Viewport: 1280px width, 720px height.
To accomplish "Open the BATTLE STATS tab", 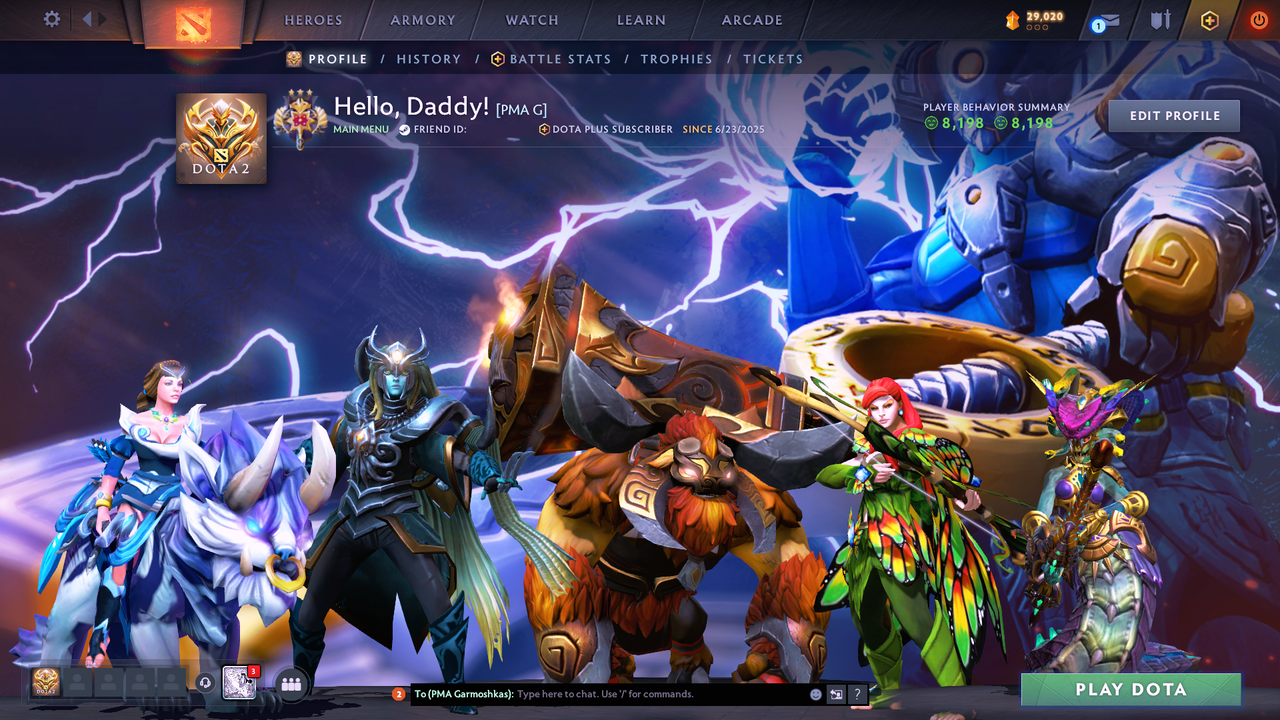I will [558, 58].
